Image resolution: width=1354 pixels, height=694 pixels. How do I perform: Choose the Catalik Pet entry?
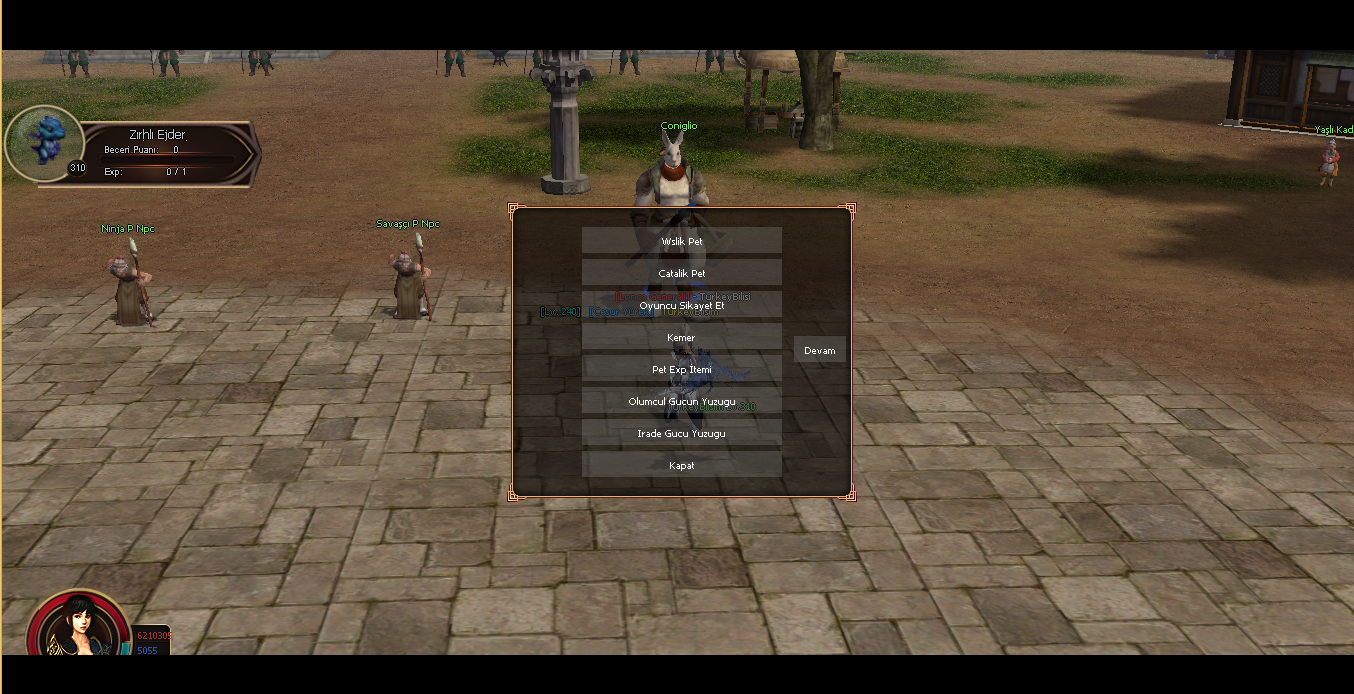point(681,273)
